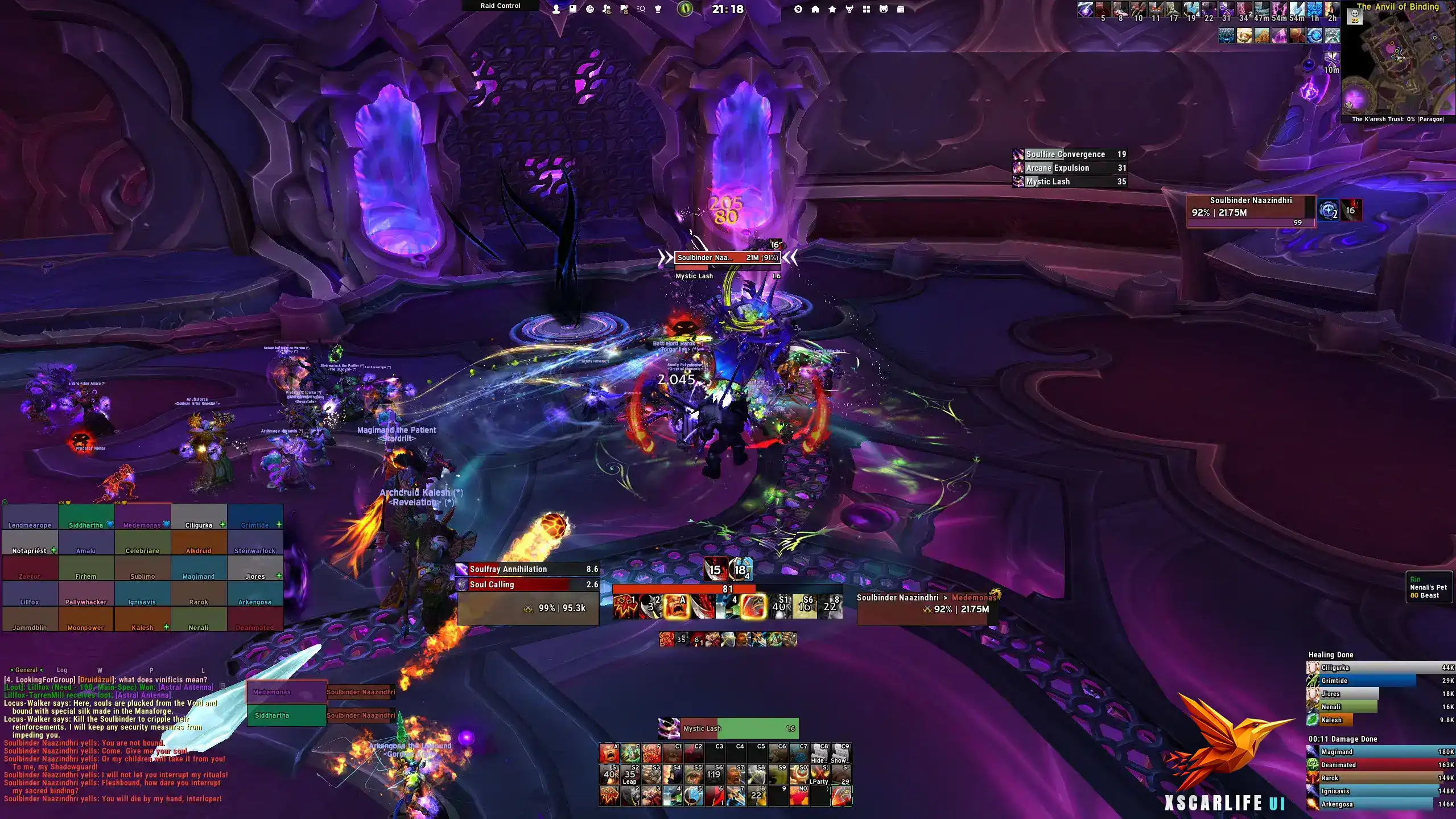Switch to the General chat tab
Screen dimensions: 1456x819
point(26,670)
